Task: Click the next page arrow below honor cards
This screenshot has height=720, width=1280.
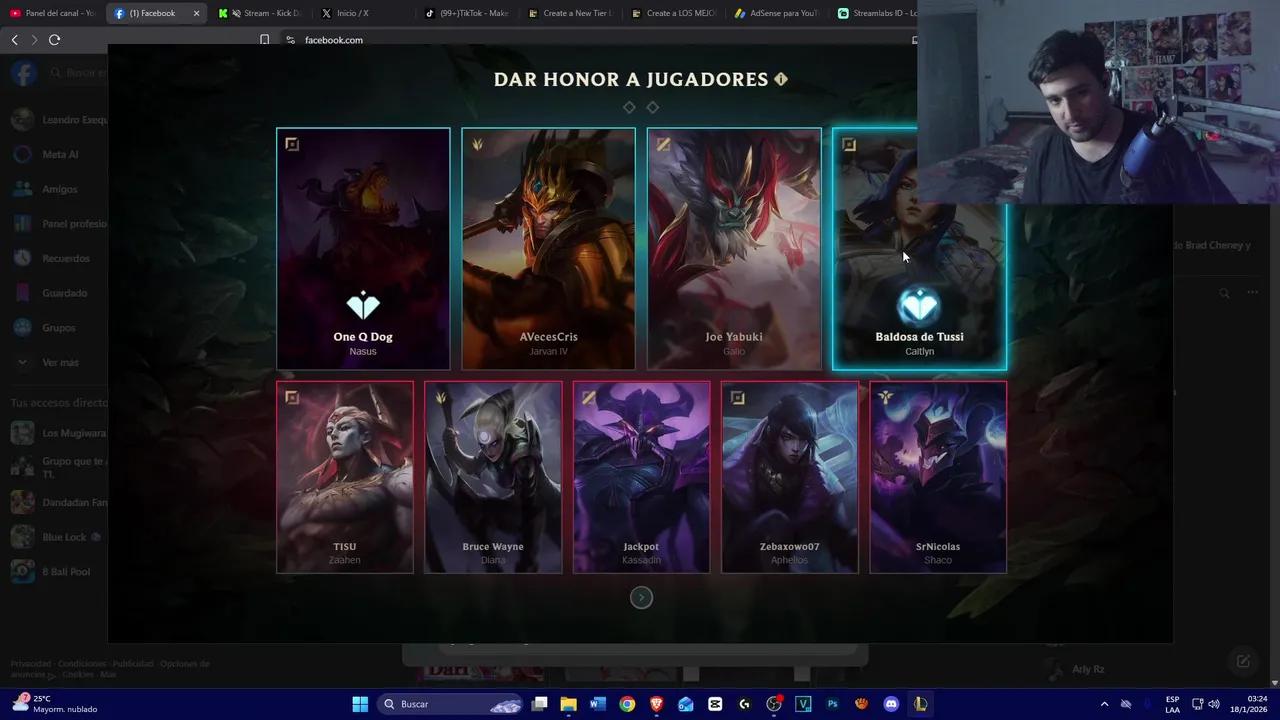Action: [641, 597]
